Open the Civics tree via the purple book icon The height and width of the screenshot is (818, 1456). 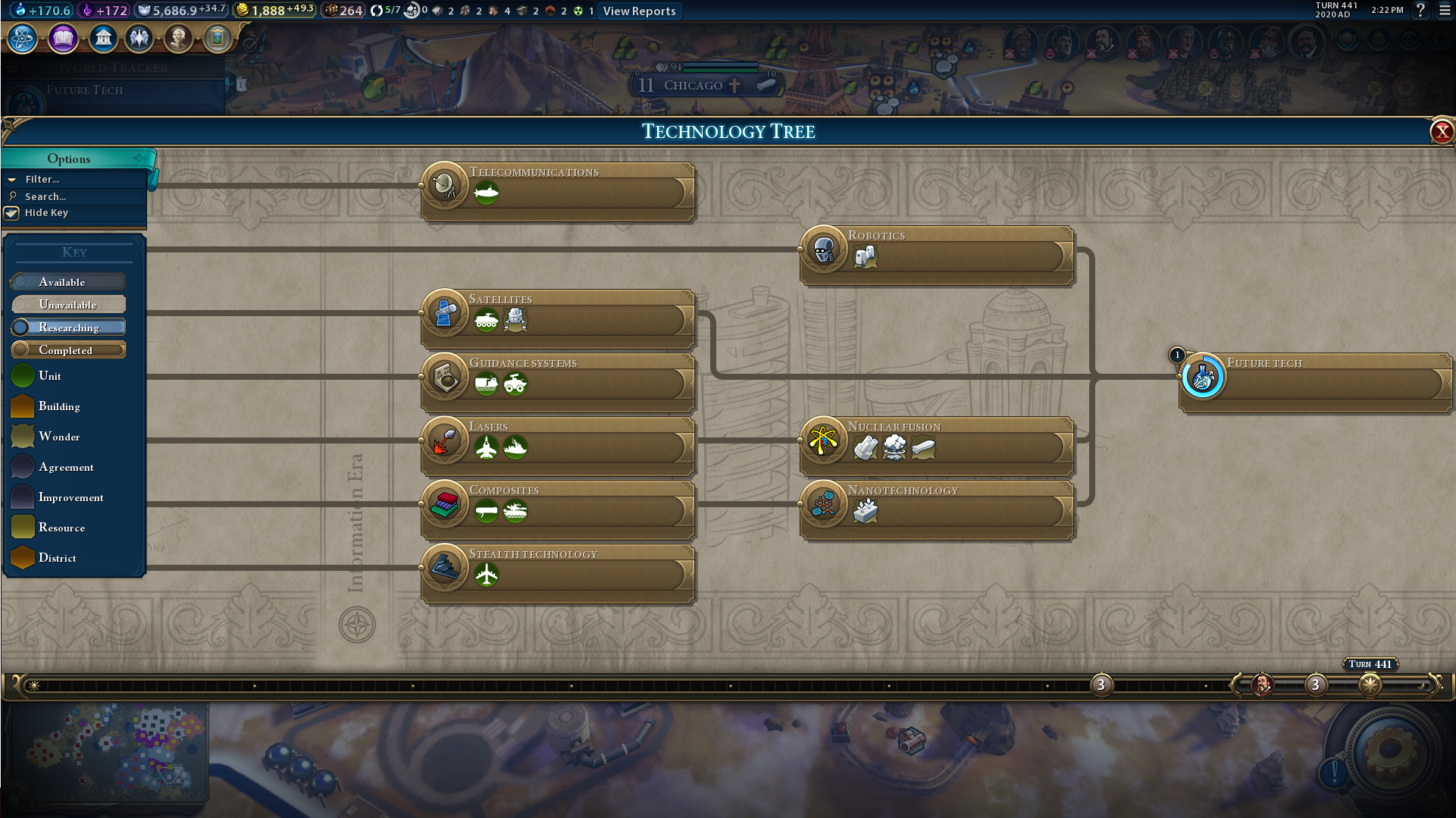[63, 38]
